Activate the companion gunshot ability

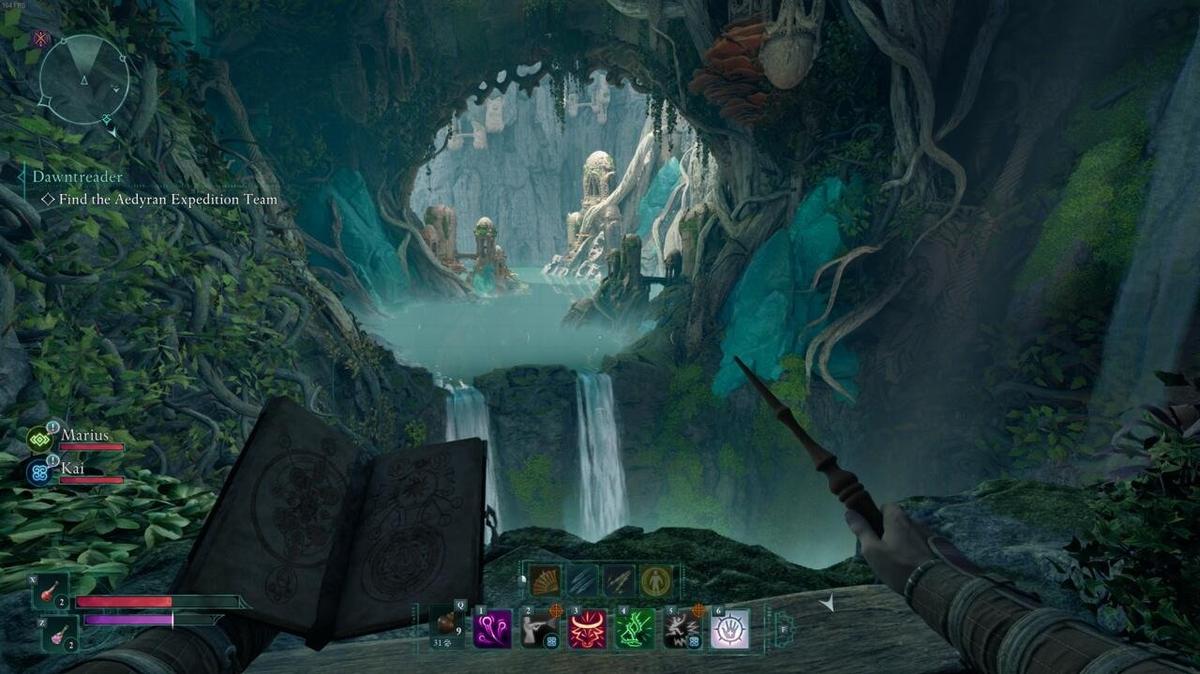(540, 630)
